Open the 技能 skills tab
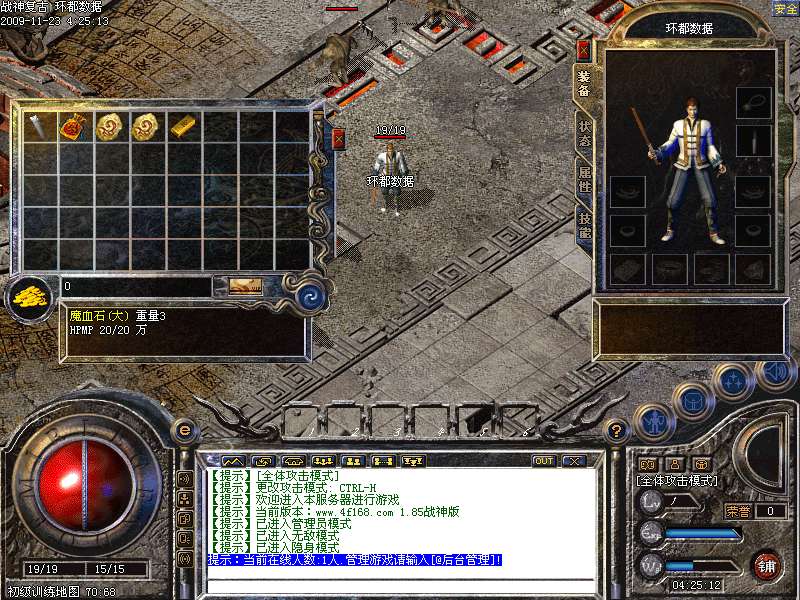800x600 pixels. [585, 225]
